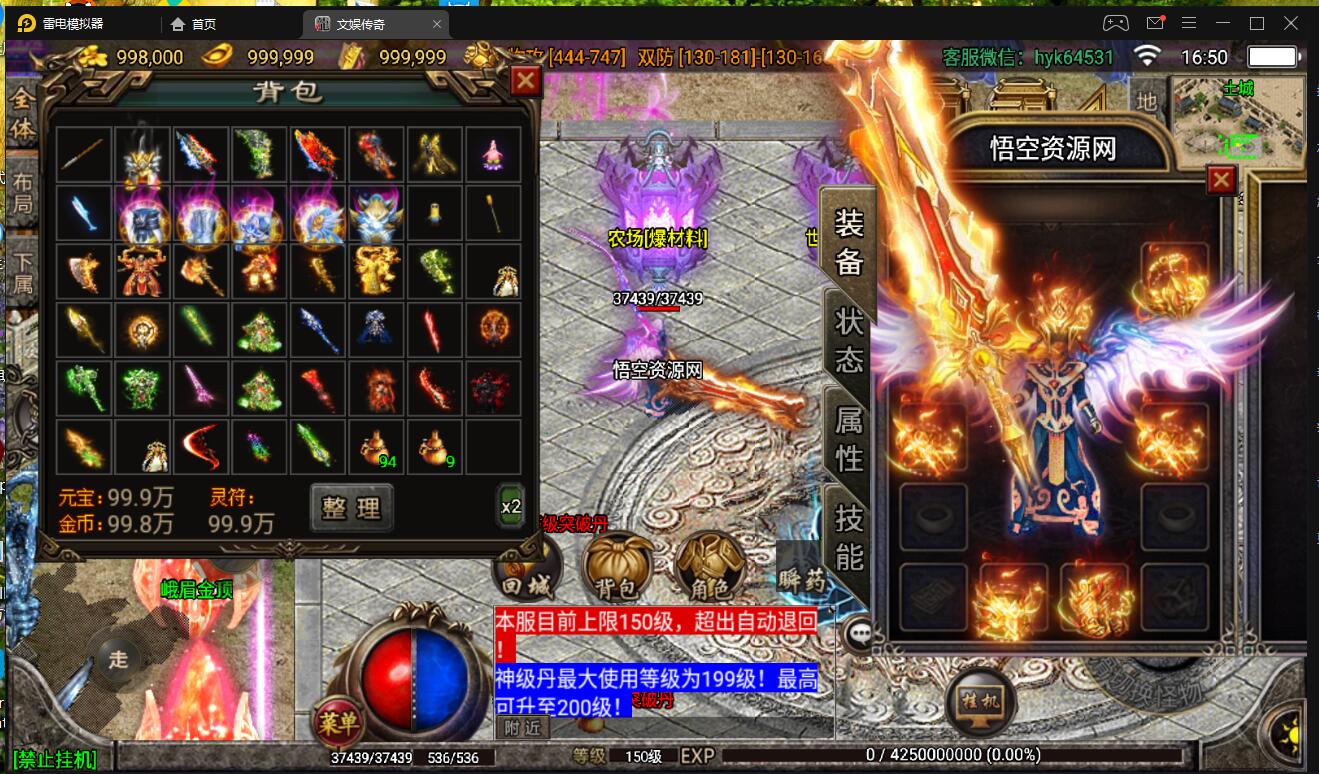Open the 背包 bag icon
The height and width of the screenshot is (774, 1319).
point(619,568)
